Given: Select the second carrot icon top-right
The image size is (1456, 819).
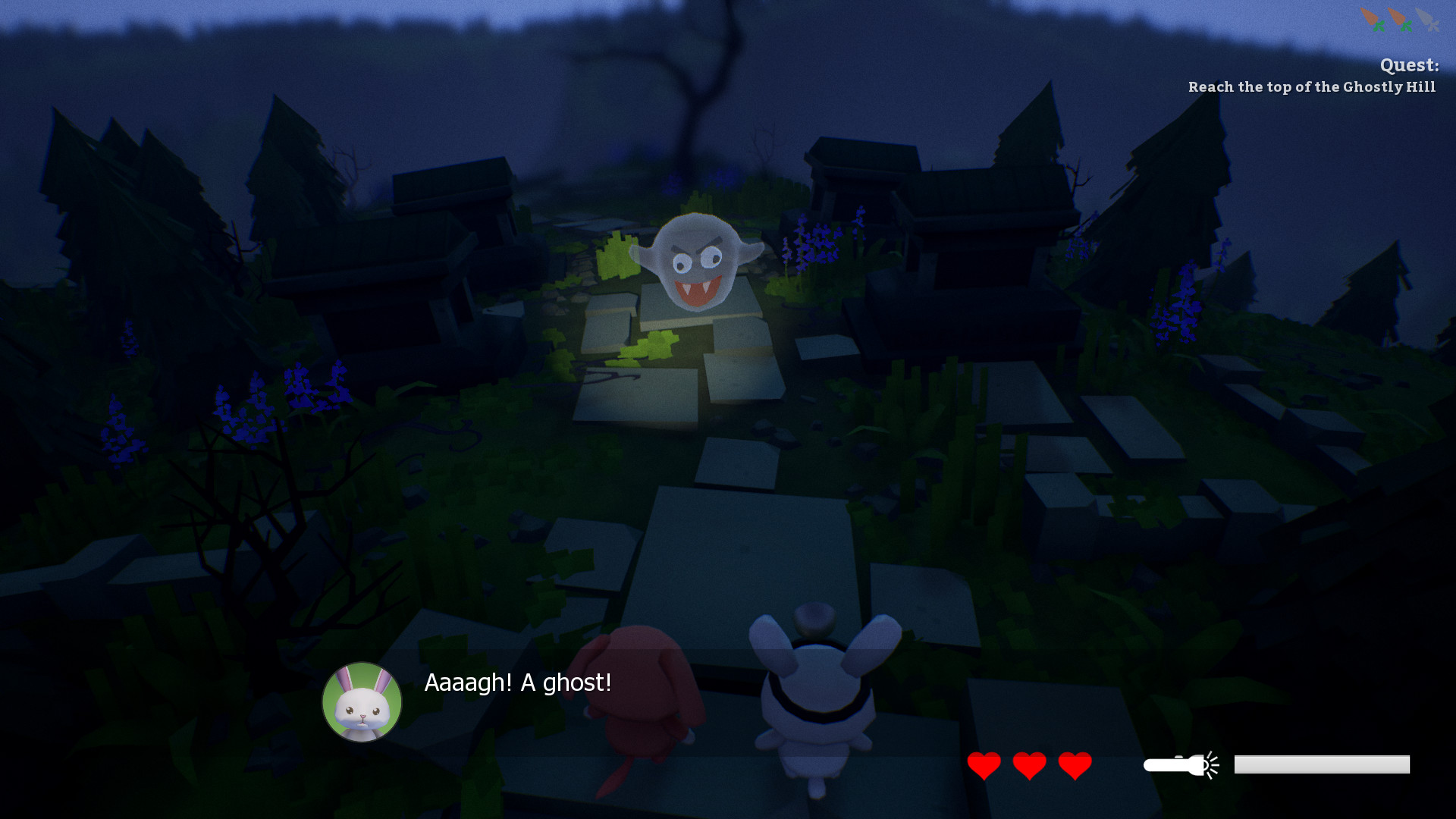Looking at the screenshot, I should (x=1398, y=17).
